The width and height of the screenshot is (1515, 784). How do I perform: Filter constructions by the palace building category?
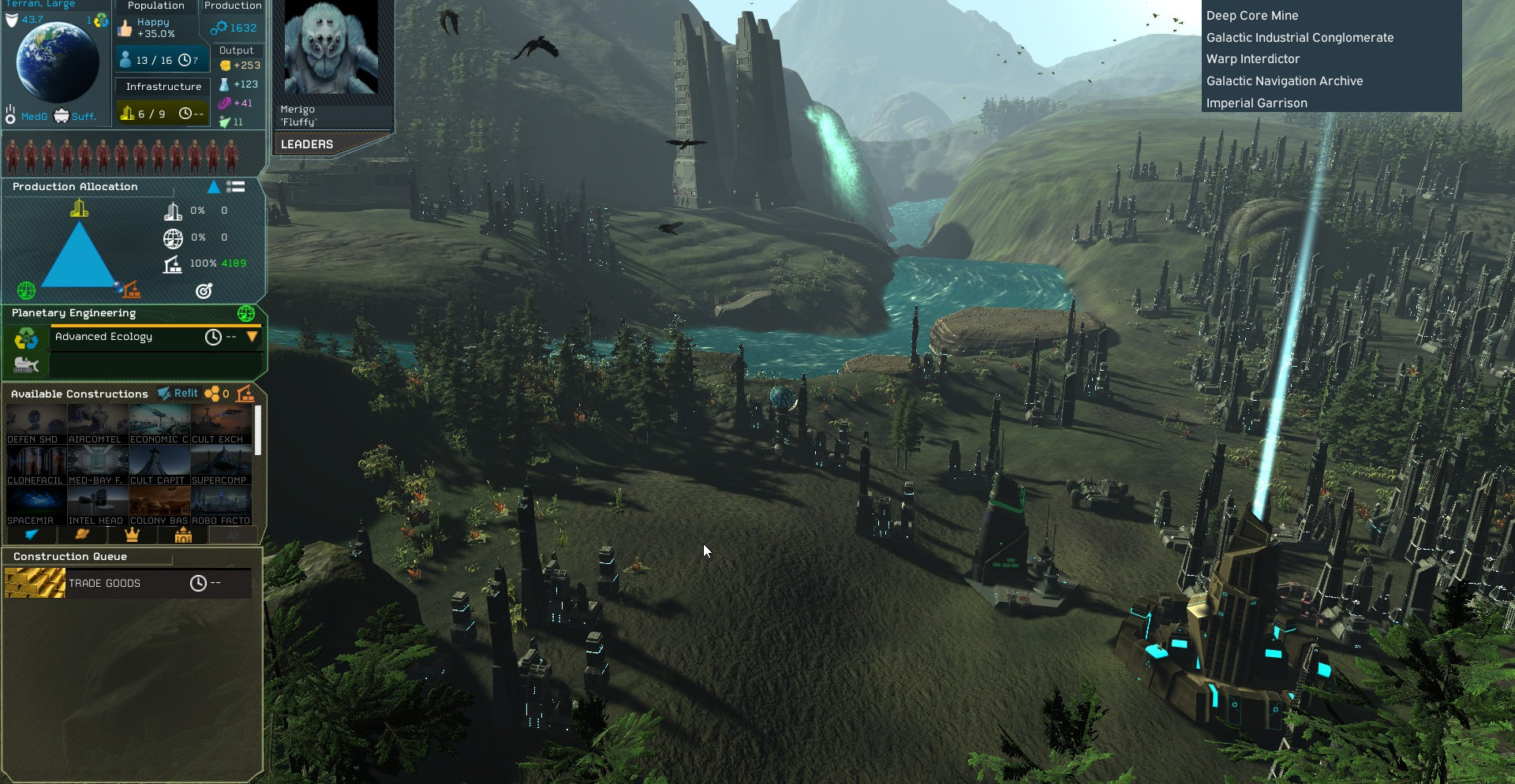pyautogui.click(x=183, y=535)
